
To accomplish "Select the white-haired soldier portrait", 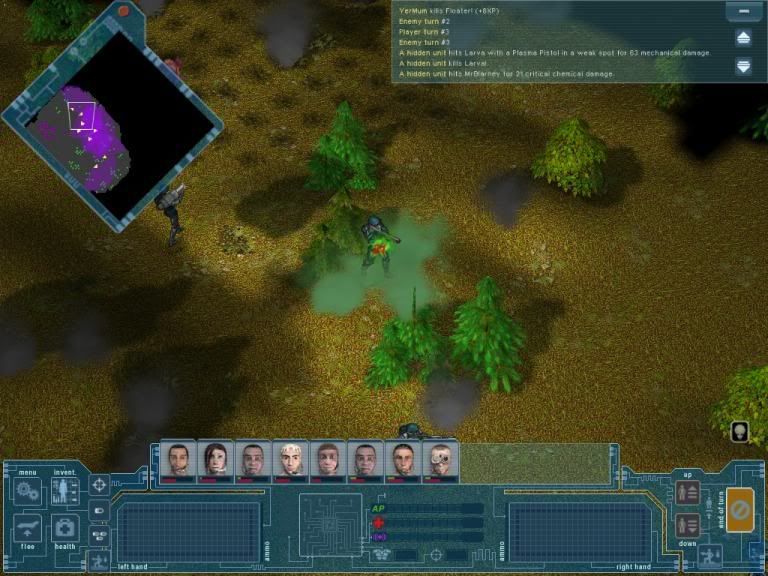I will [291, 460].
